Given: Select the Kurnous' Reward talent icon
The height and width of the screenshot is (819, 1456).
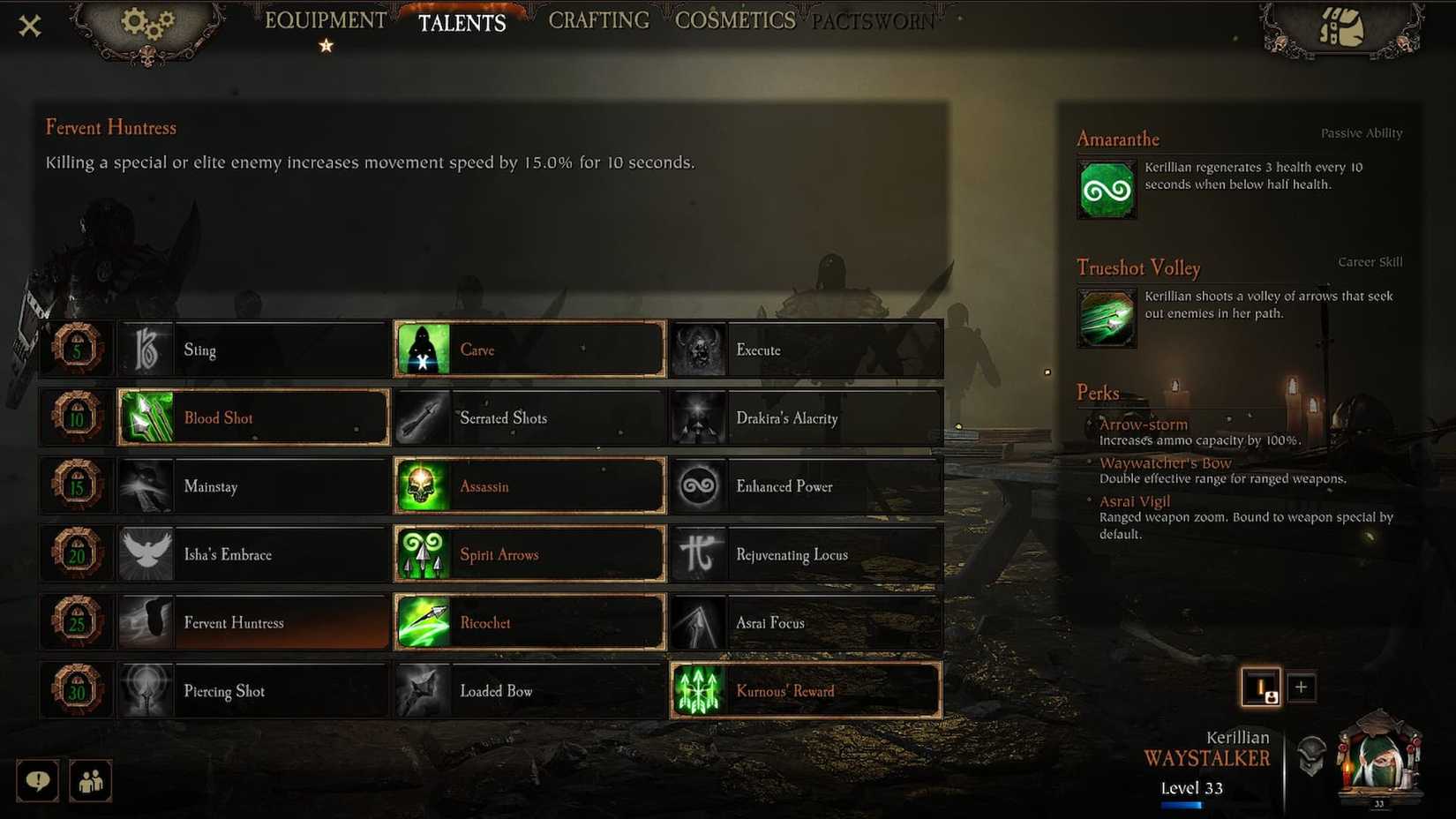Looking at the screenshot, I should click(x=699, y=691).
